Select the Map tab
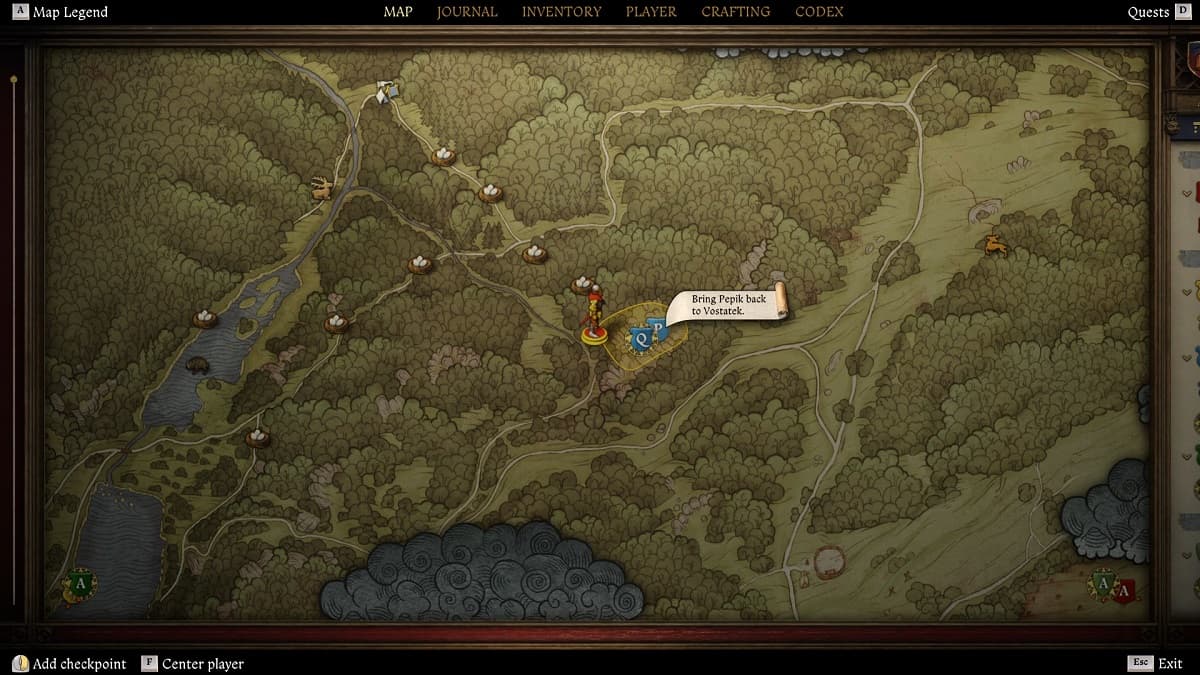 398,12
